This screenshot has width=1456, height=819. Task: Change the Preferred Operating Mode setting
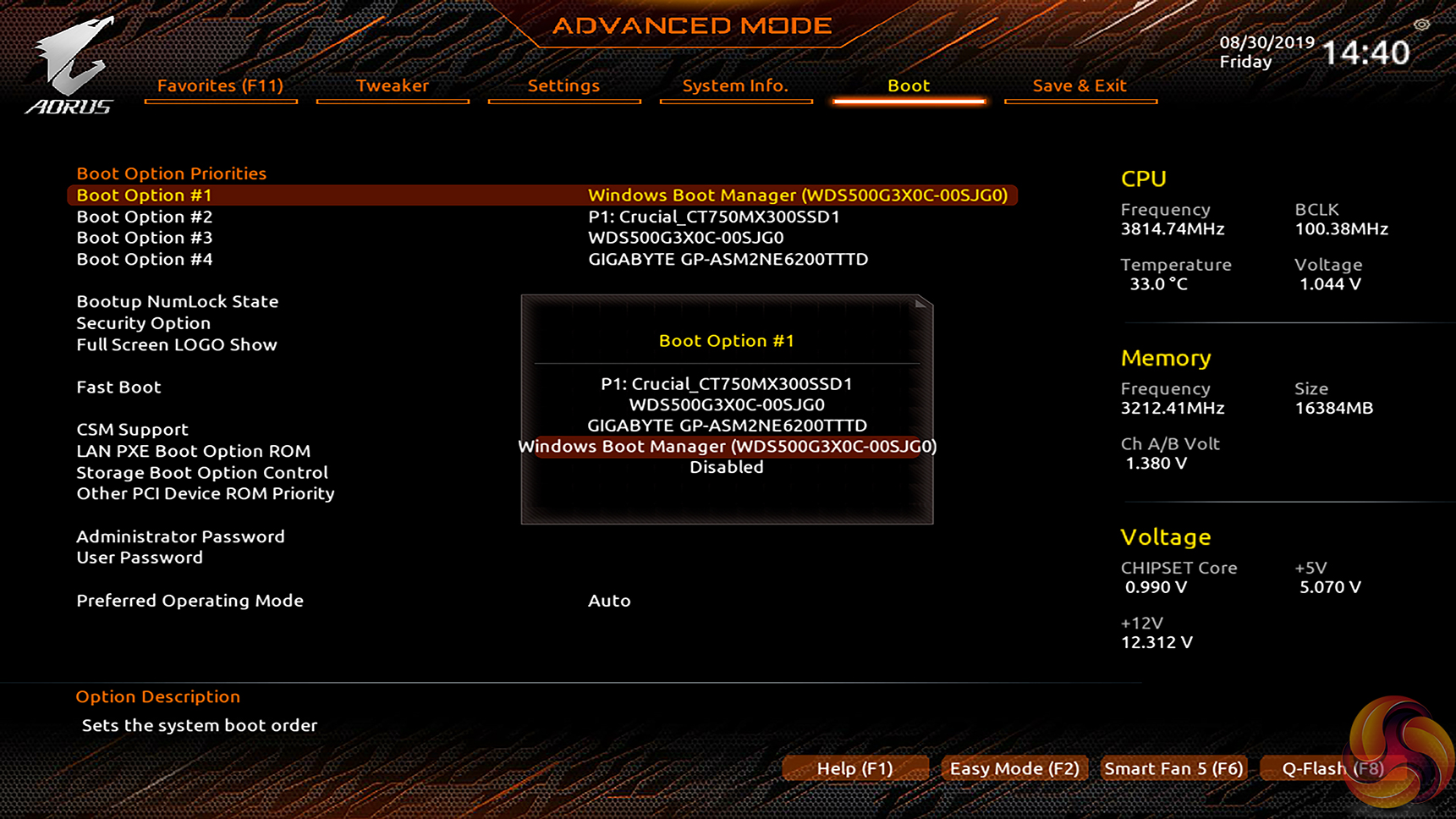click(190, 601)
